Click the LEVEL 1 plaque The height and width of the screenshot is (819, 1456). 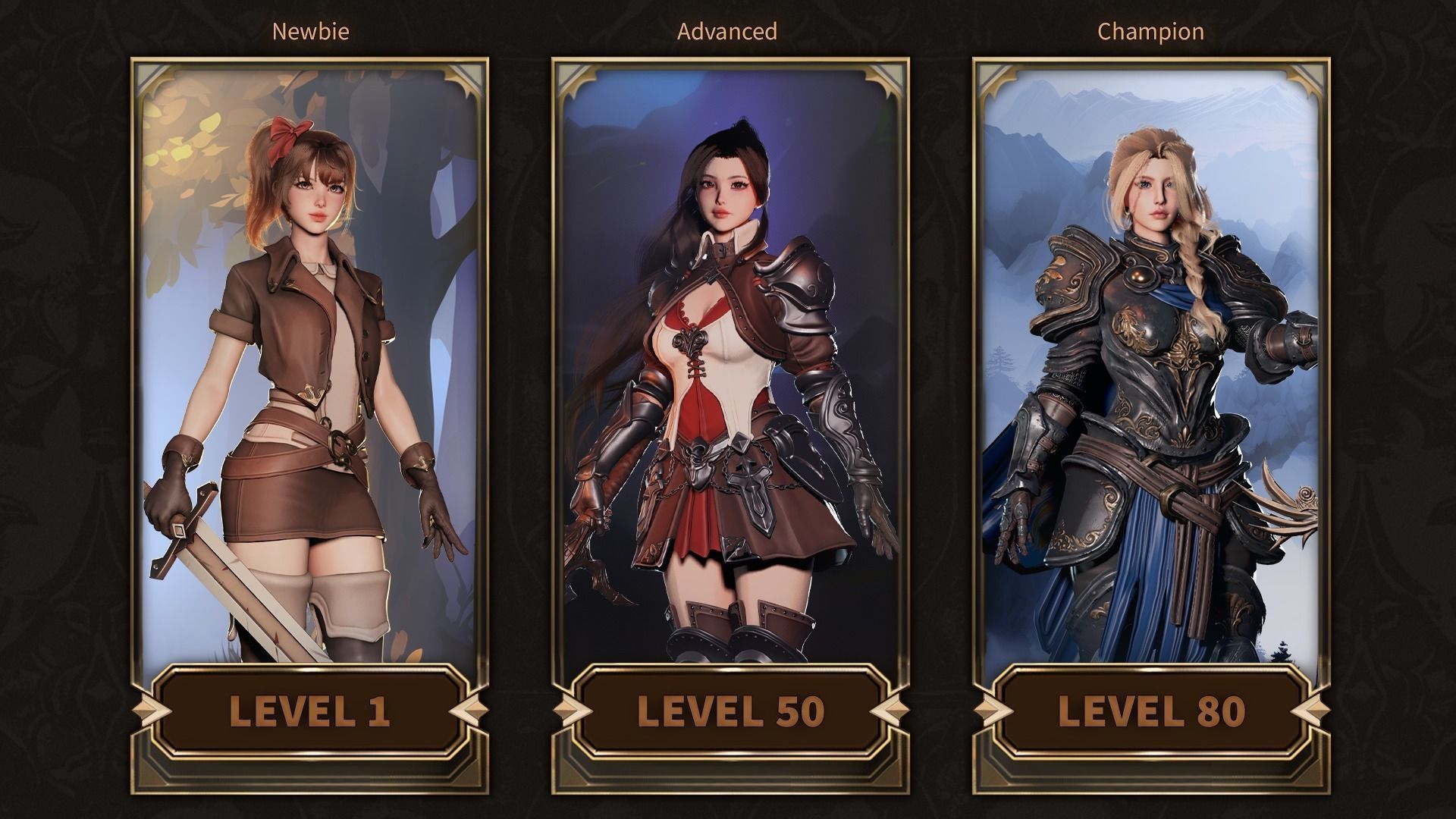click(309, 711)
